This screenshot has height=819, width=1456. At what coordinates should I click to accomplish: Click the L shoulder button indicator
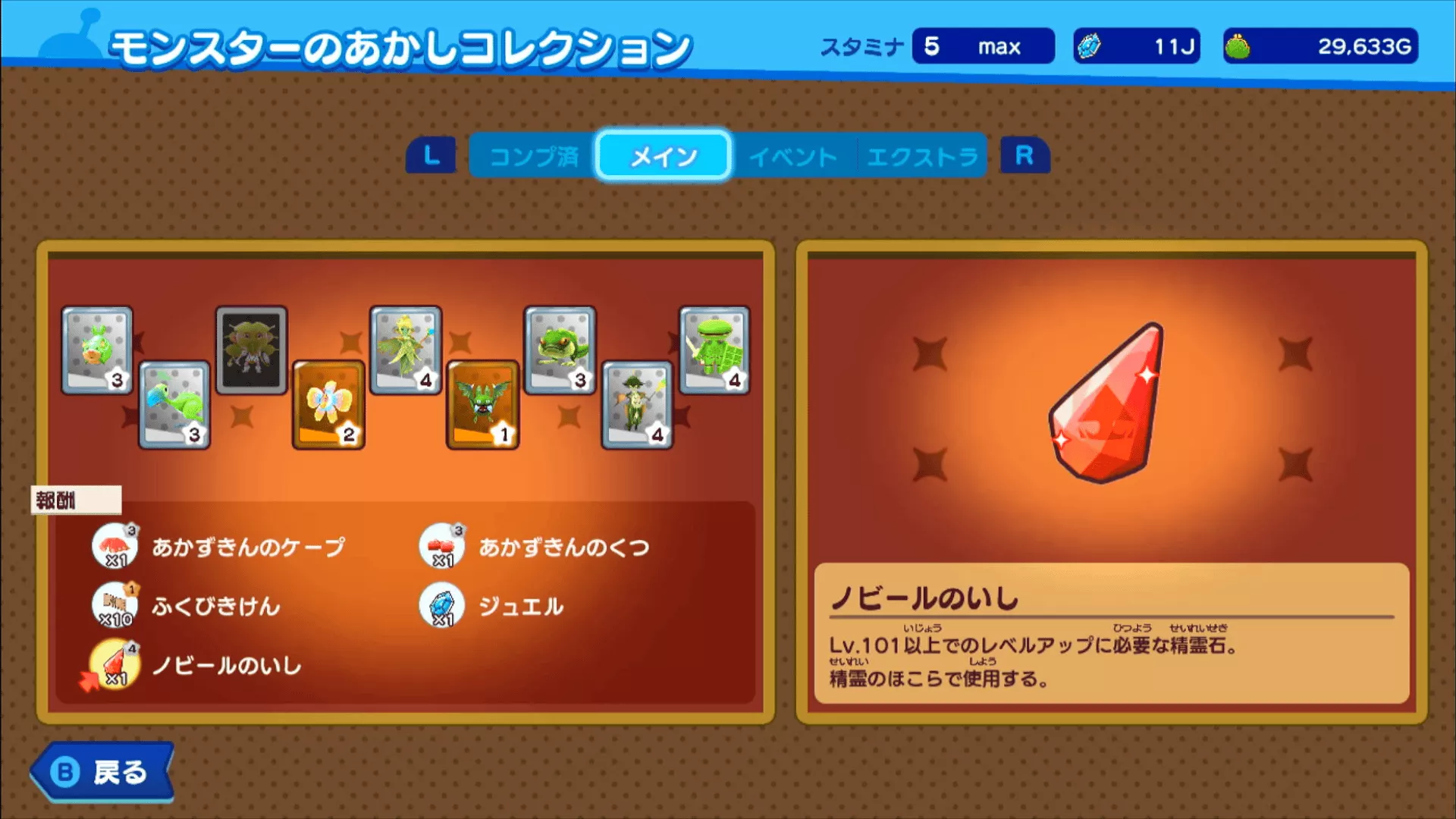tap(432, 156)
